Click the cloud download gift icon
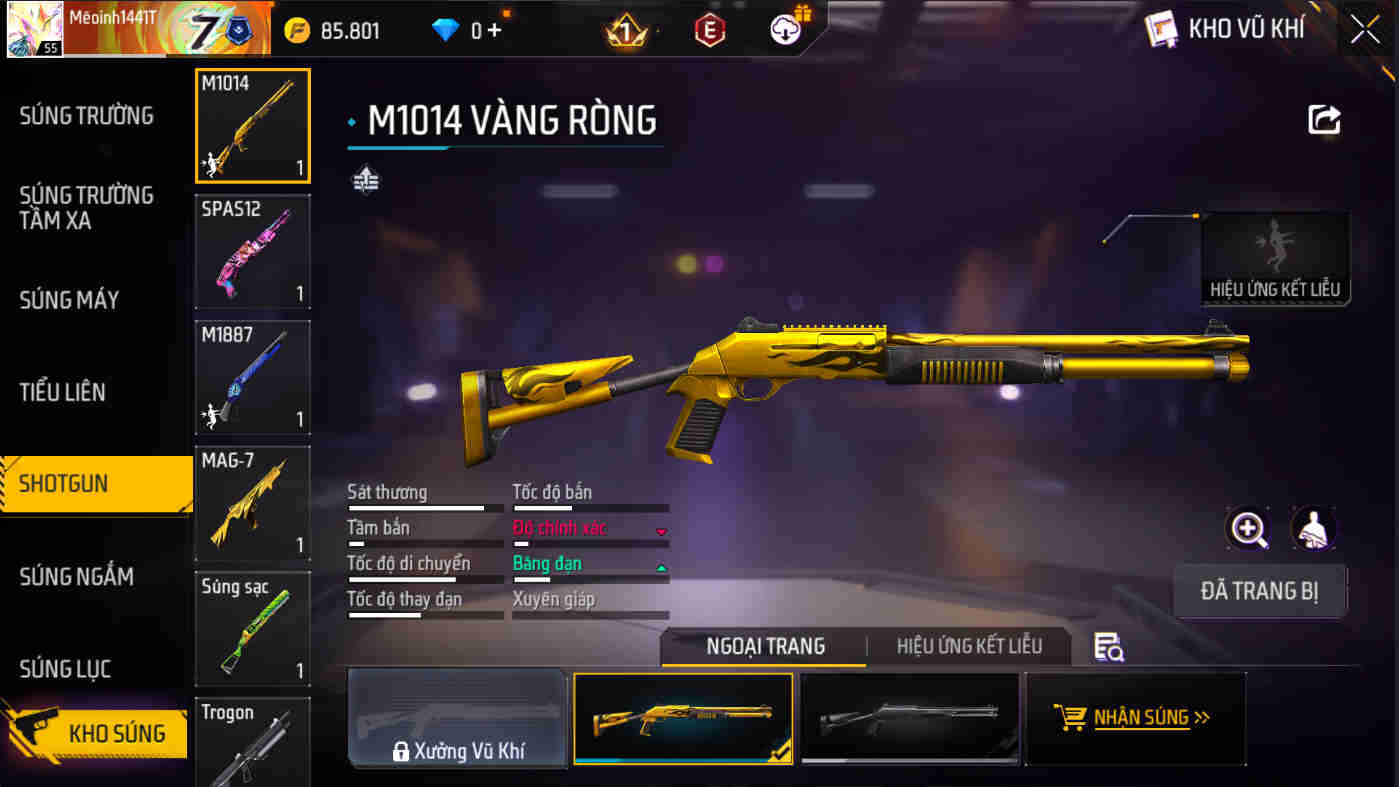Screen dimensions: 1399x787 coord(786,30)
